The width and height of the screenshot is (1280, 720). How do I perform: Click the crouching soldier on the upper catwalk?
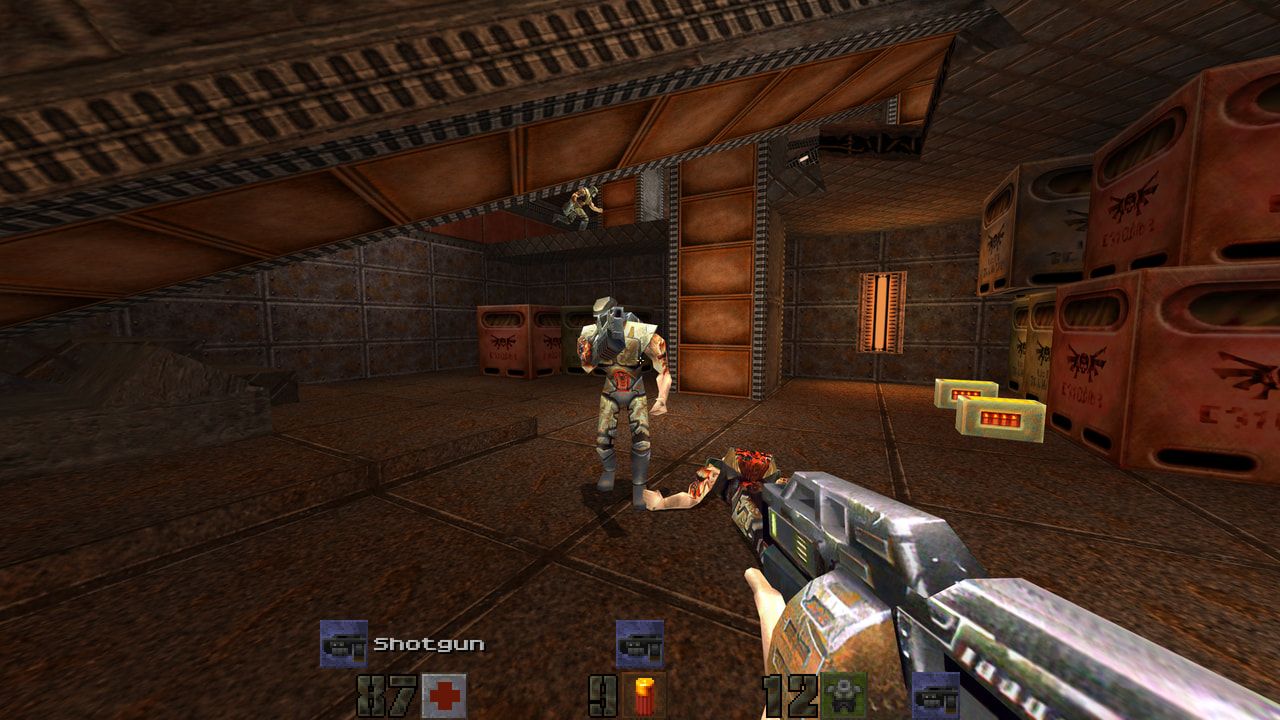click(580, 205)
